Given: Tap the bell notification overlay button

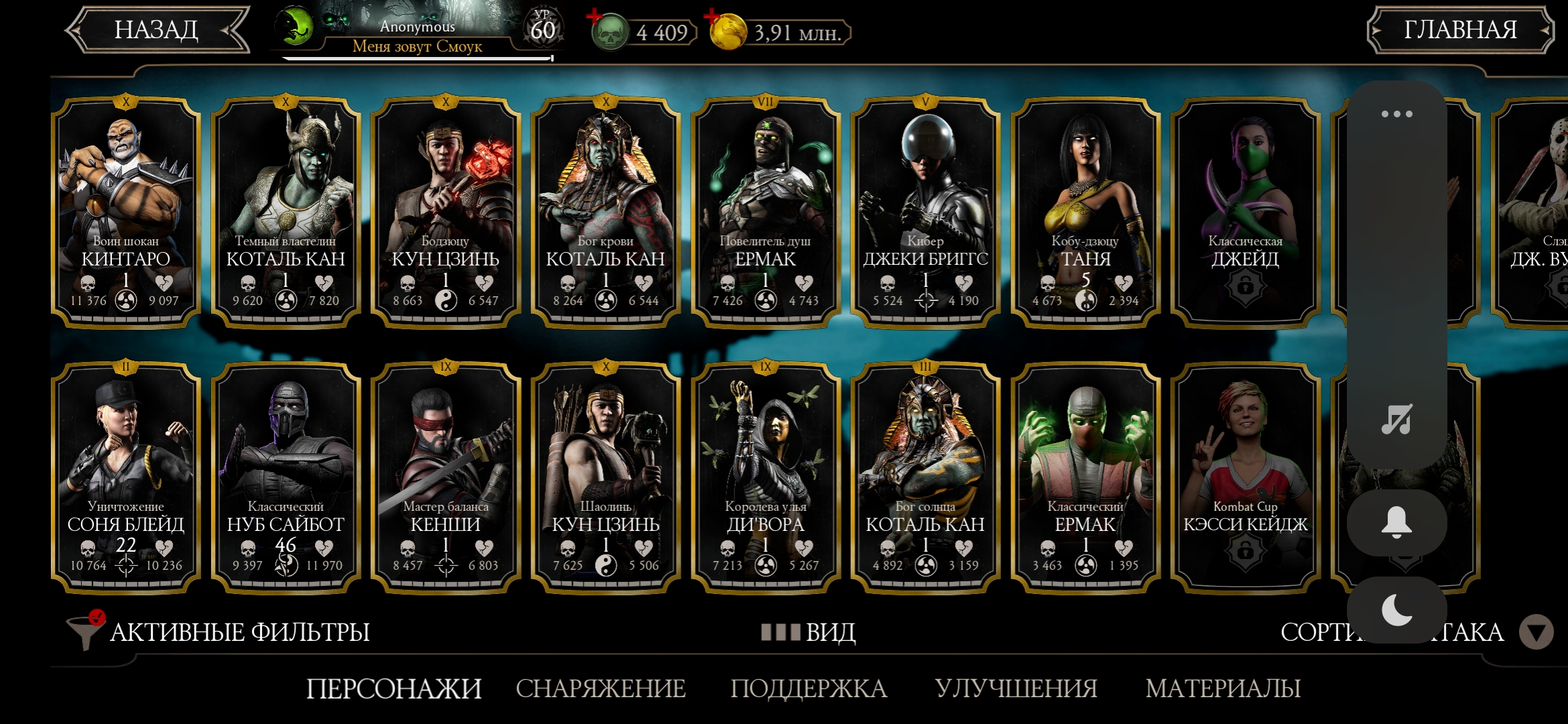Looking at the screenshot, I should 1396,523.
